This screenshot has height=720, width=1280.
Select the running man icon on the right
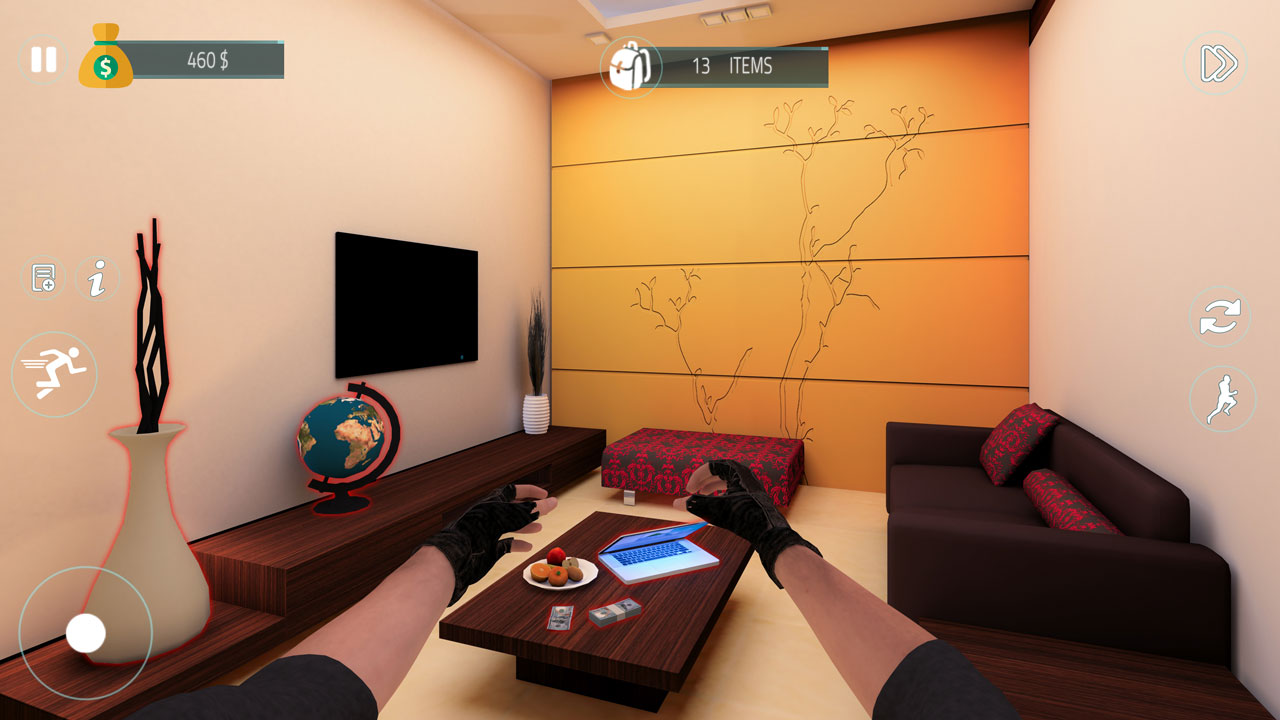click(x=1222, y=398)
